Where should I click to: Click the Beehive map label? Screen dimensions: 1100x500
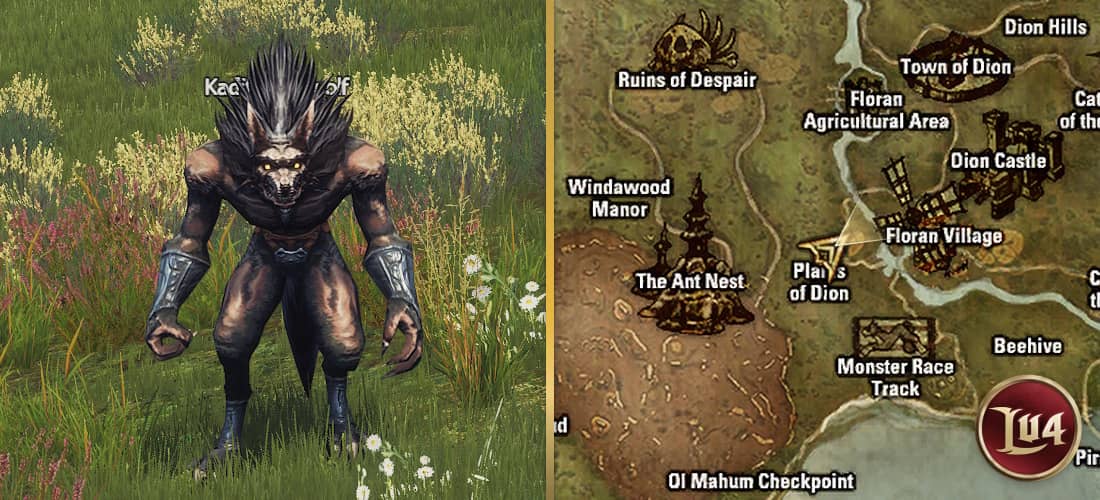[x=1027, y=346]
